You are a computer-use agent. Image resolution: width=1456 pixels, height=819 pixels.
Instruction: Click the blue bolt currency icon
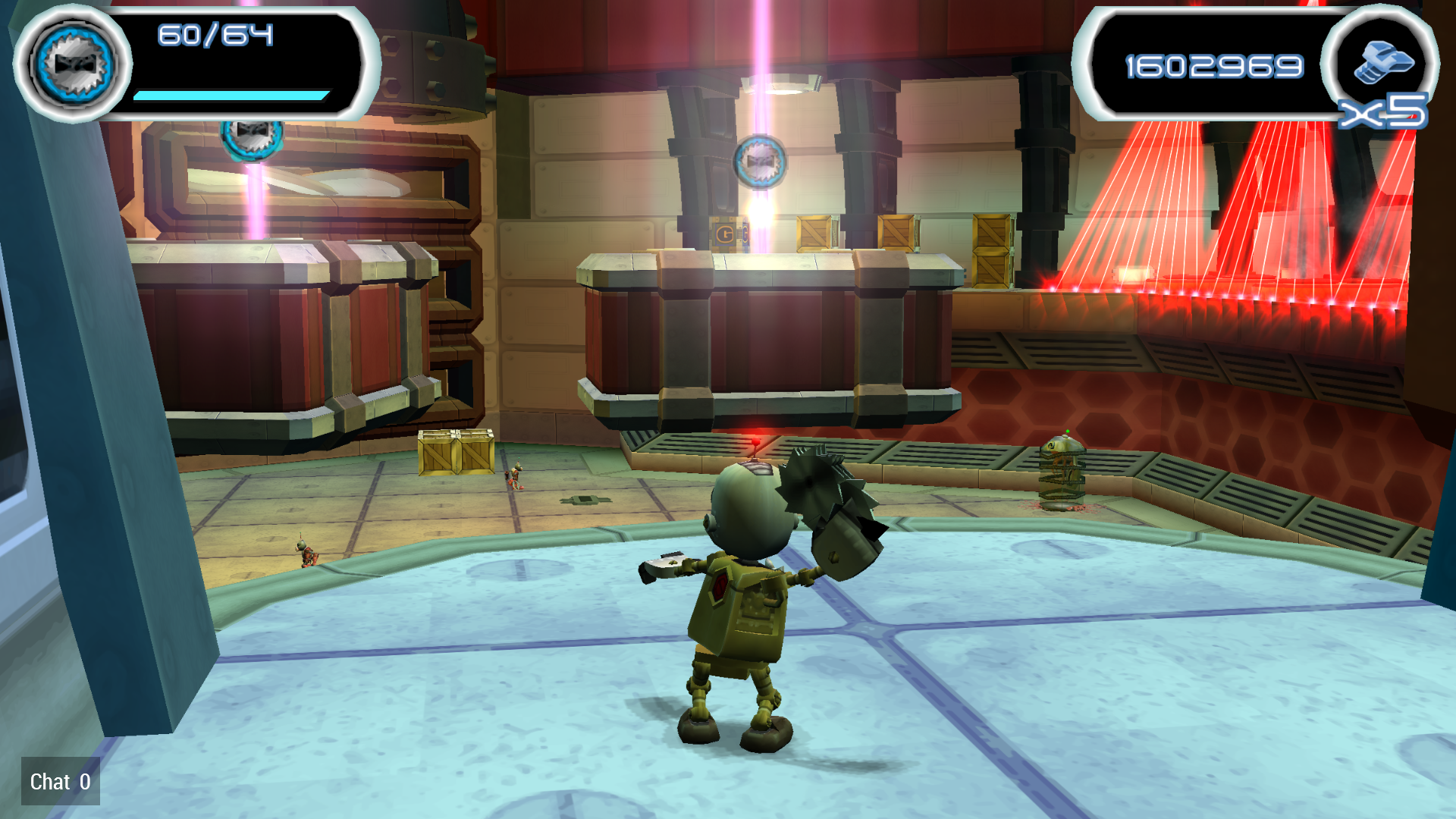[1385, 59]
